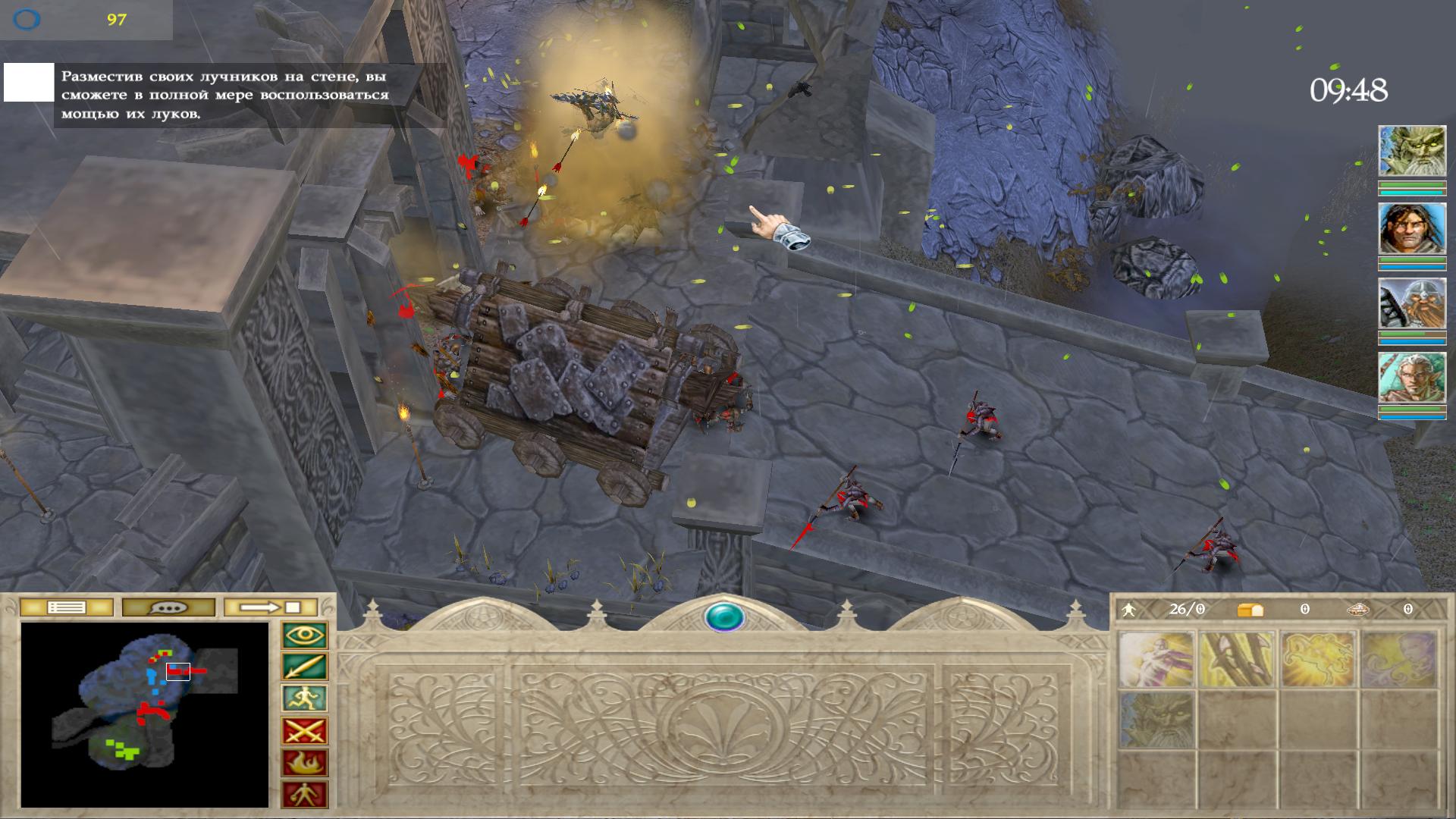Cast the purple wind-blowing face spell
Image resolution: width=1456 pixels, height=819 pixels.
pos(1398,659)
